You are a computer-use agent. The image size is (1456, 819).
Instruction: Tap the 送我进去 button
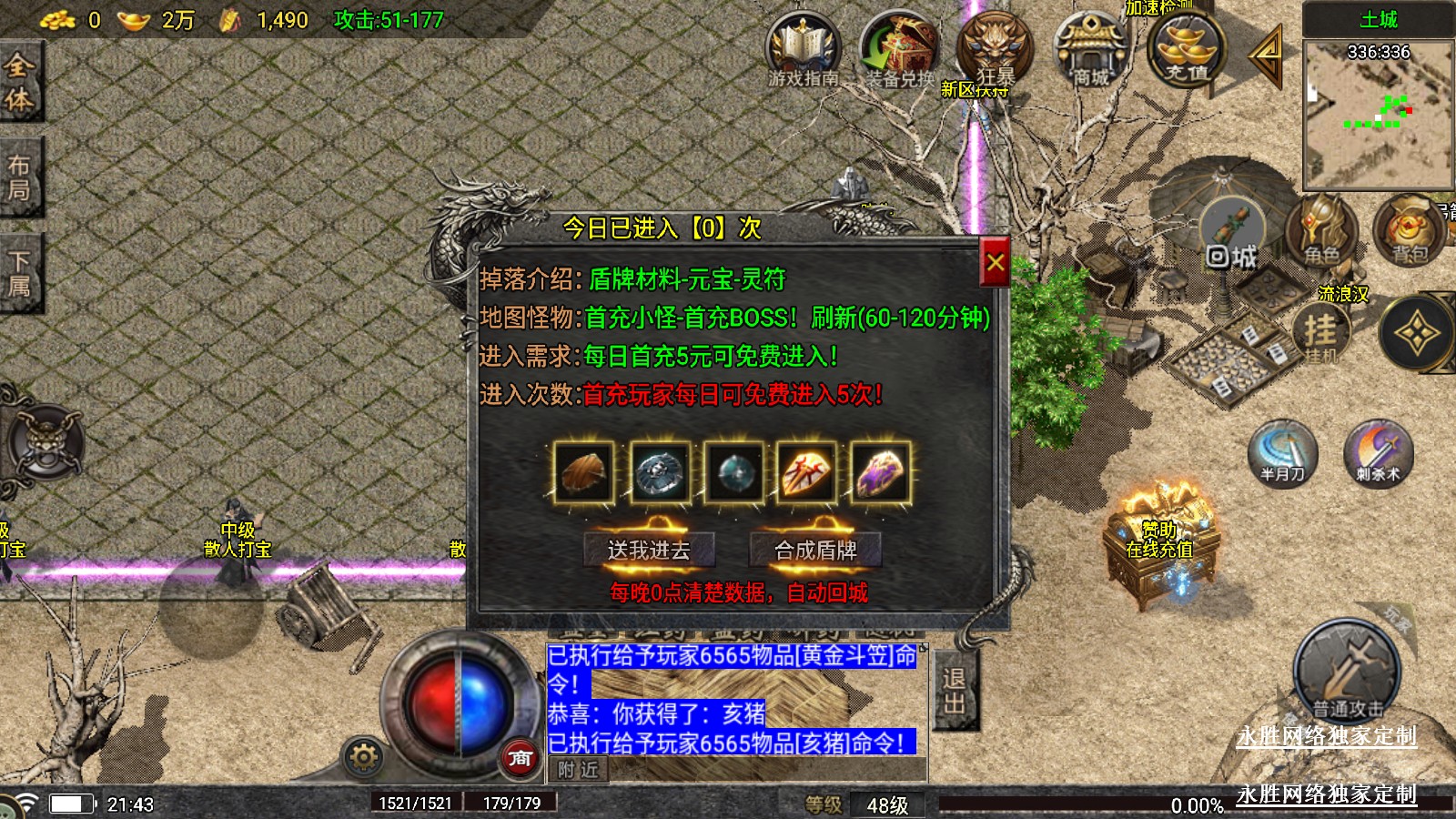(x=649, y=549)
